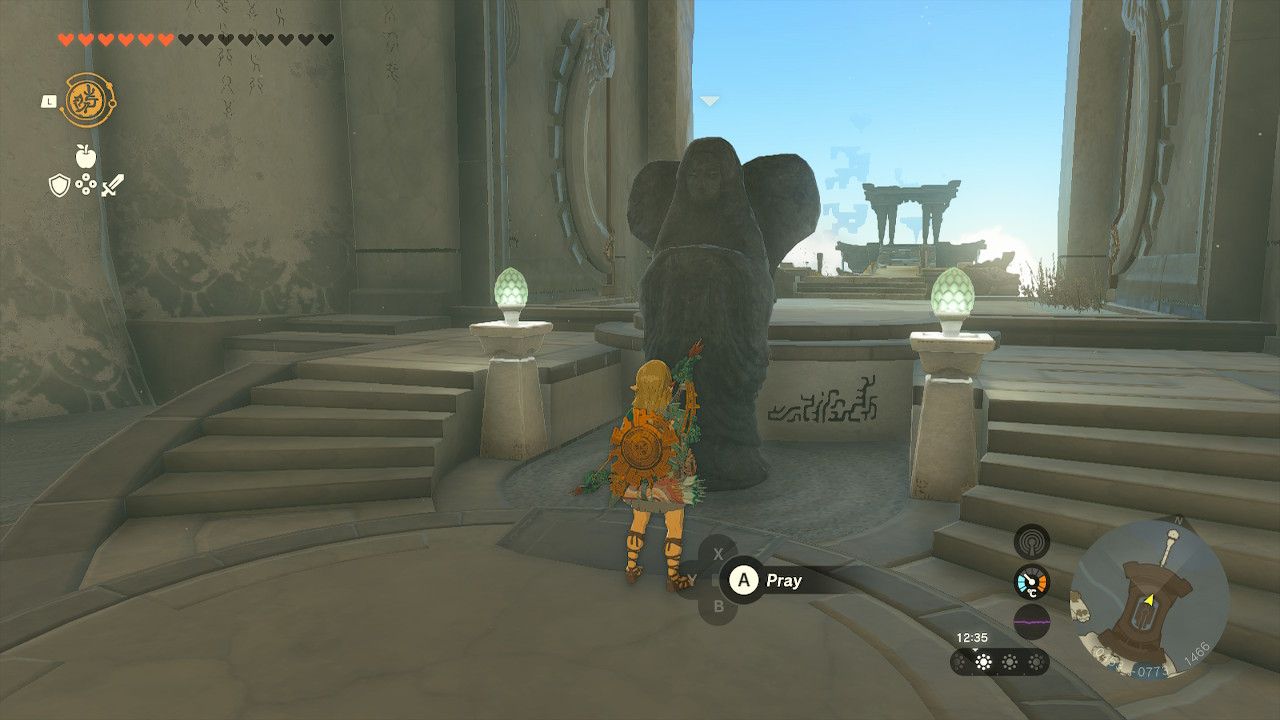This screenshot has height=720, width=1280.
Task: Toggle the temperature gauge display
Action: [x=1031, y=580]
